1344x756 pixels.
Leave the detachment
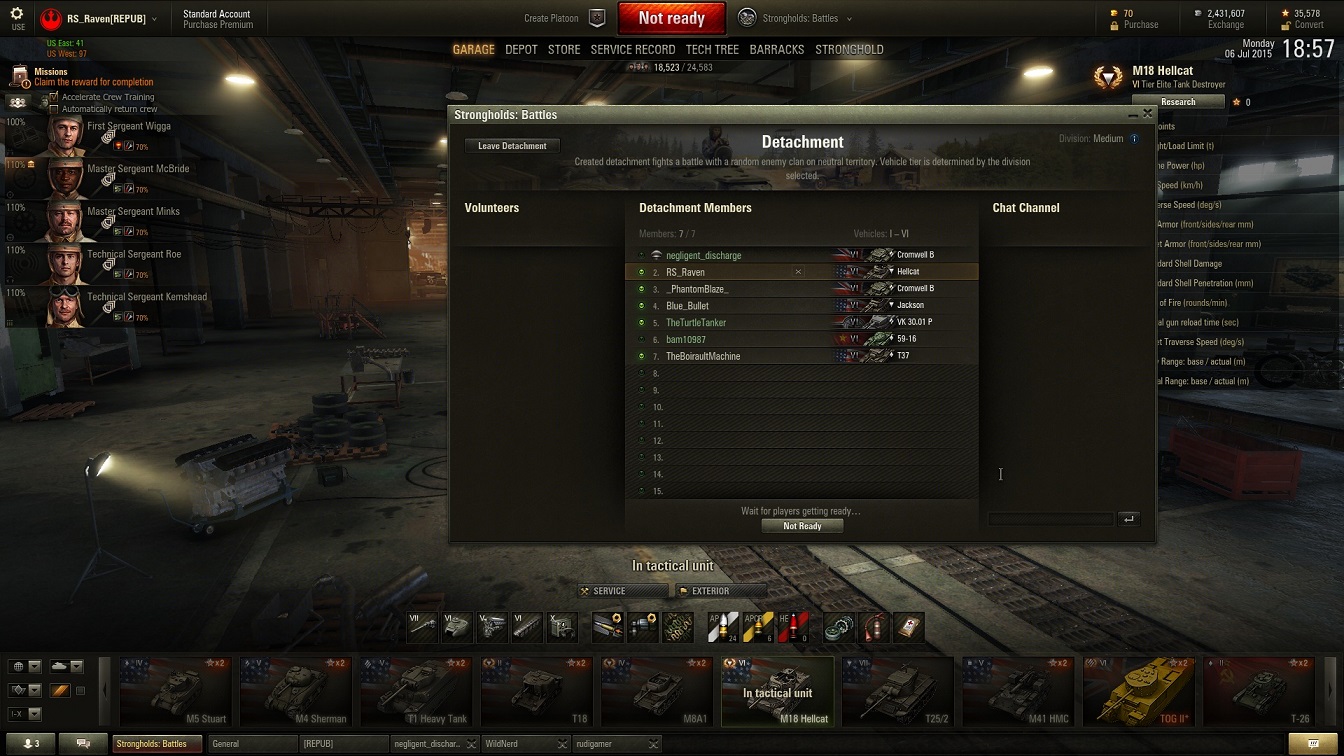pos(512,146)
